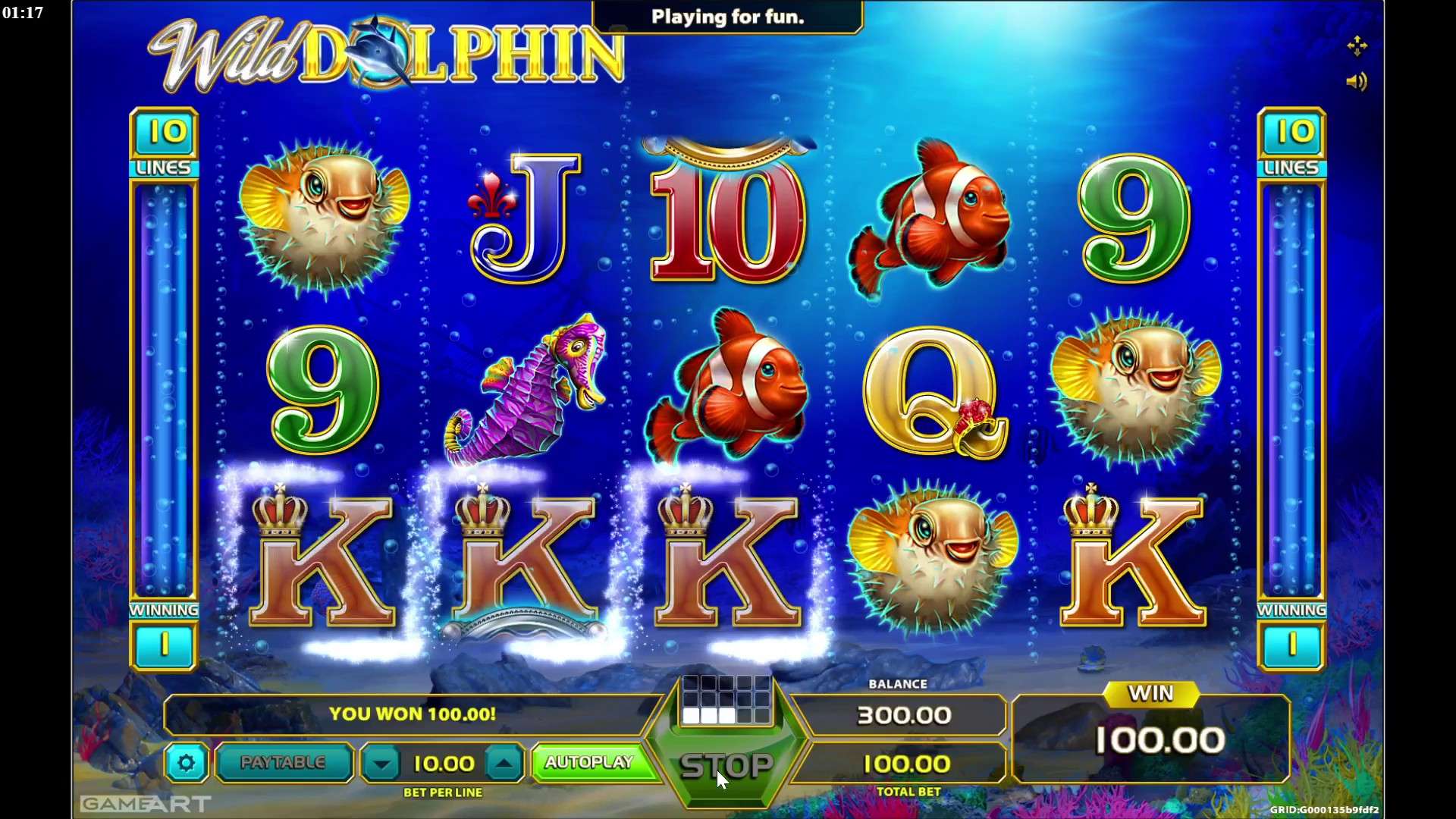The width and height of the screenshot is (1456, 819).
Task: Click the fullscreen arrows icon top right
Action: (x=1357, y=45)
